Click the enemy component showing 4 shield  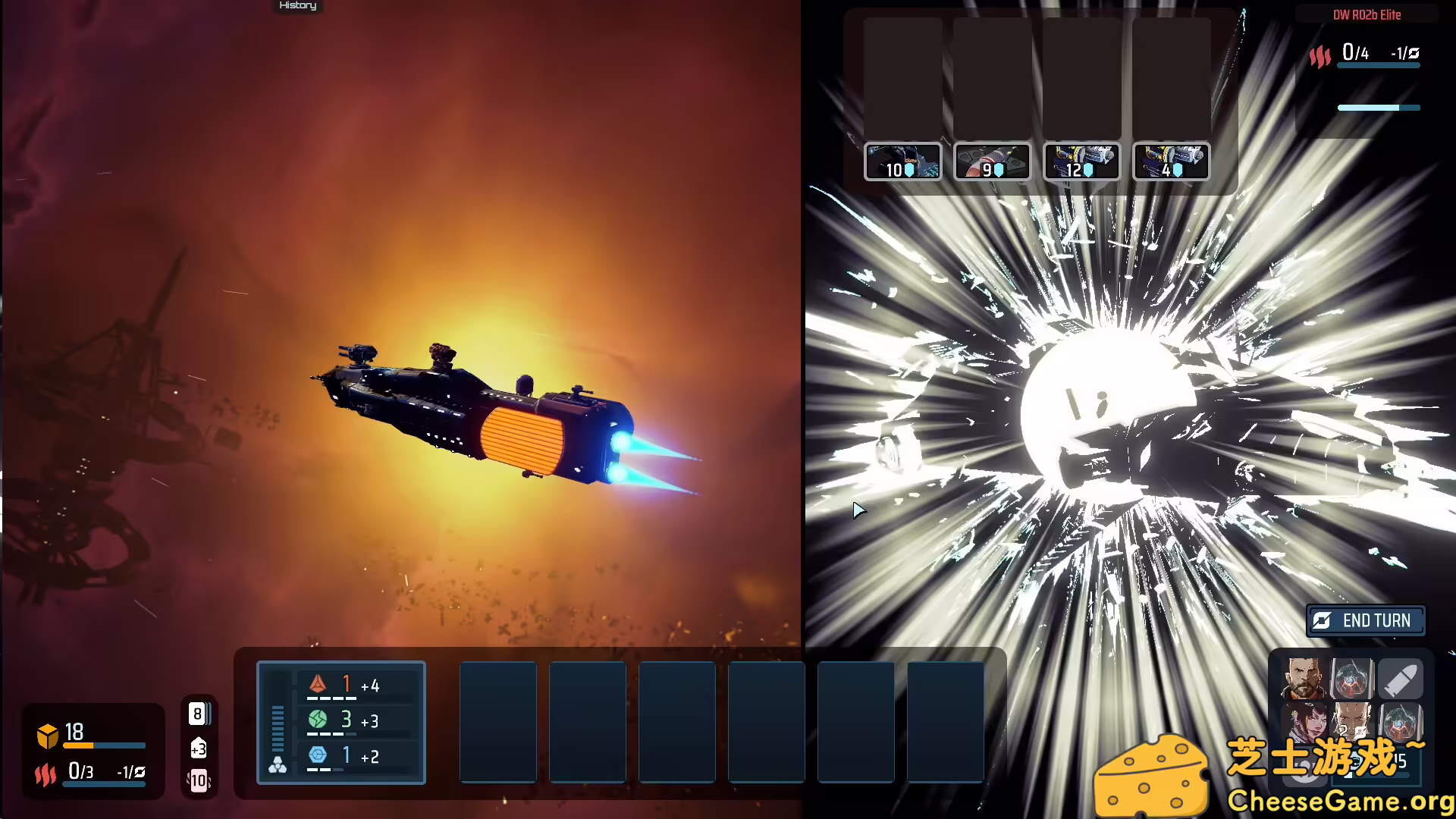(1170, 161)
